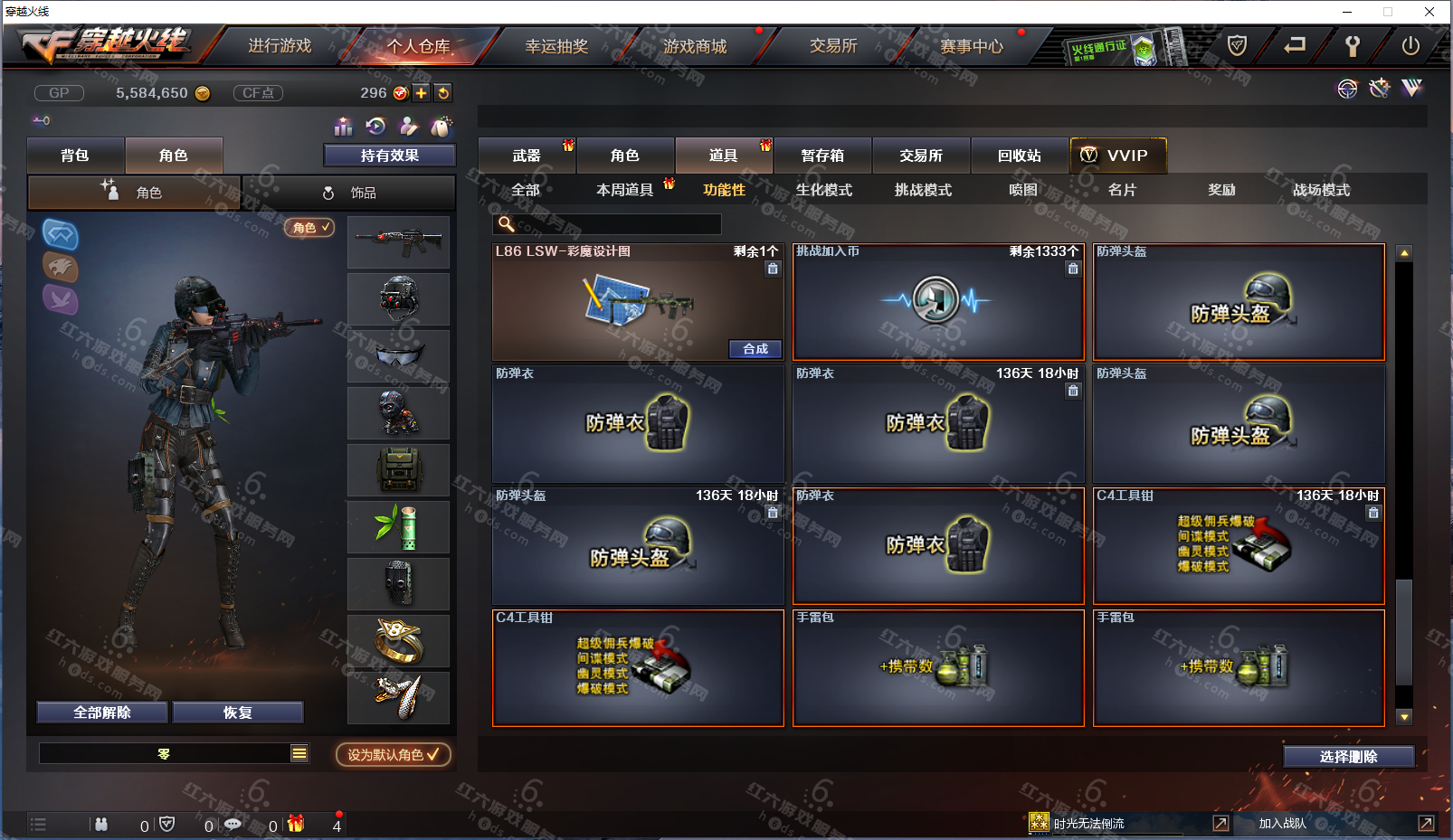The height and width of the screenshot is (840, 1453).
Task: Show the 生化模式 item category
Action: (x=824, y=190)
